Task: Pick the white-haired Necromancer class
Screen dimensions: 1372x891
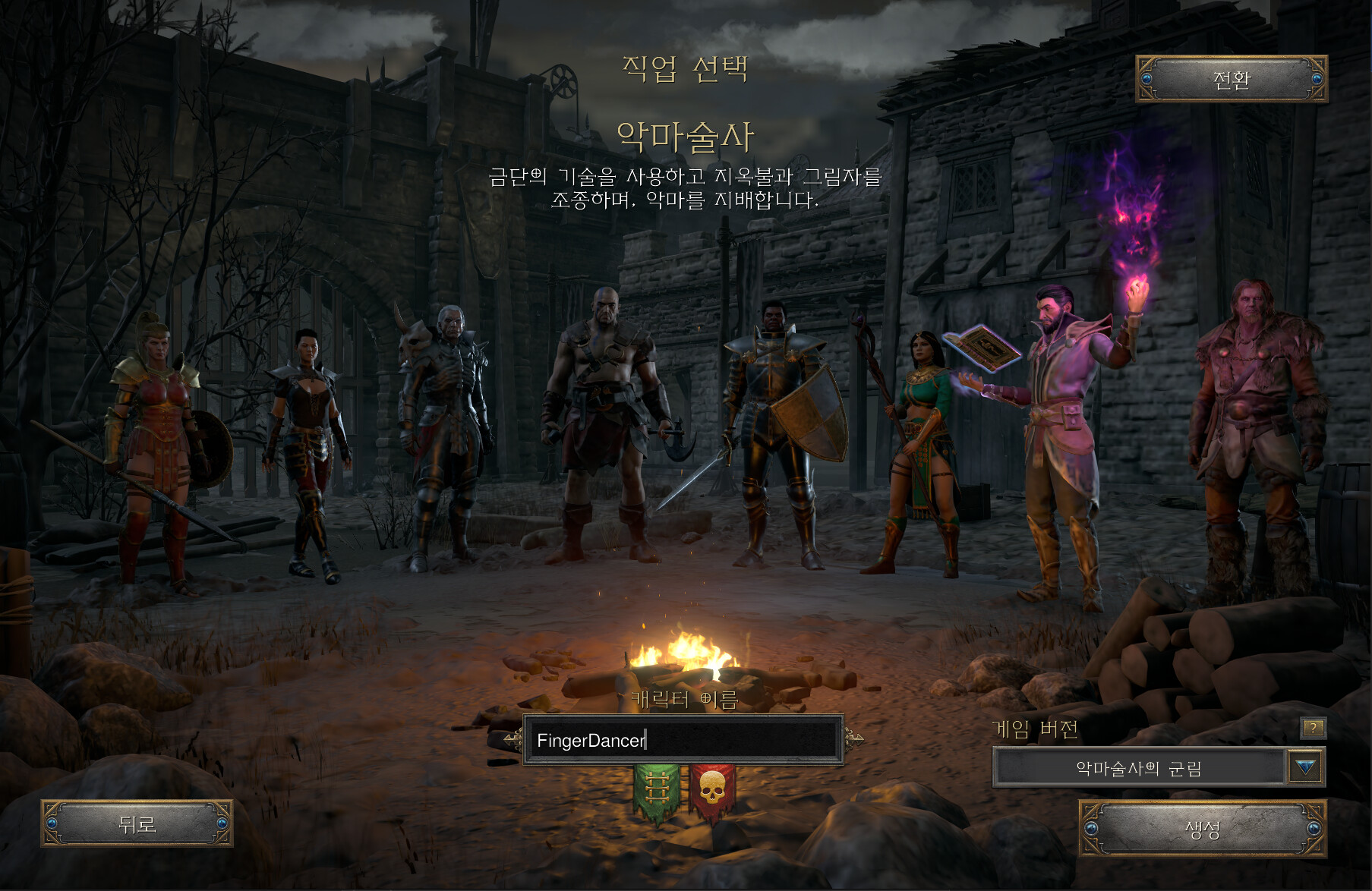Action: [446, 433]
